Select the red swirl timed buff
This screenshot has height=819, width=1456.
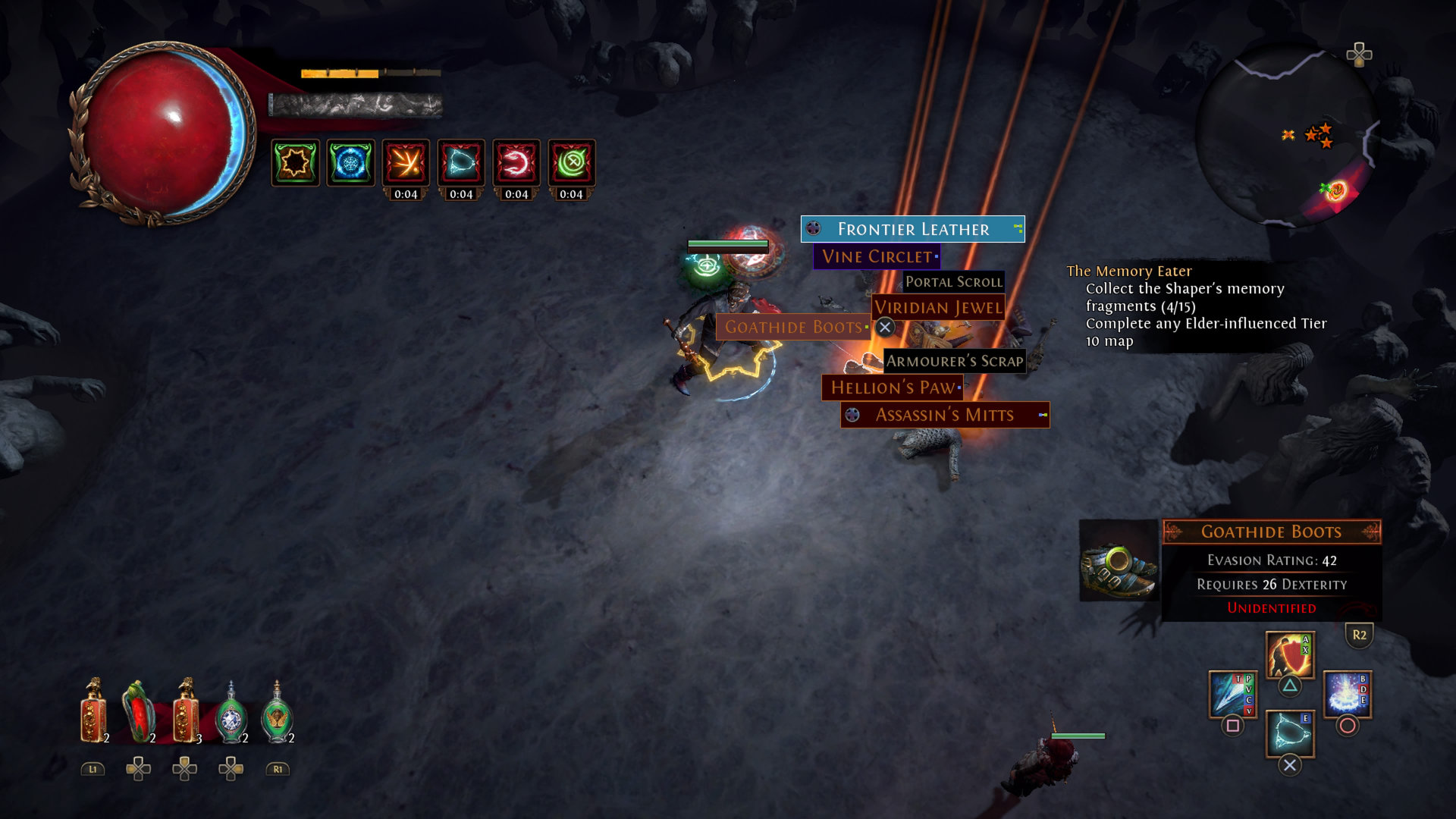coord(516,162)
